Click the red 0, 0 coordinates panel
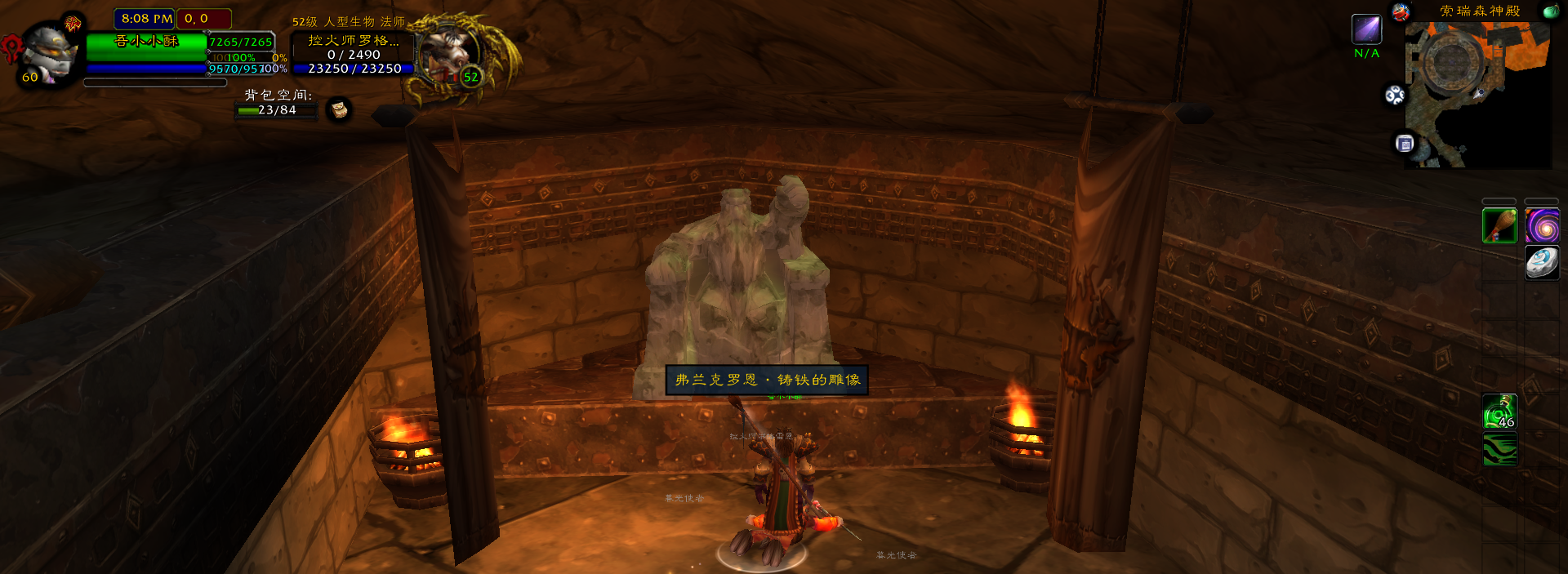The width and height of the screenshot is (1568, 574). tap(203, 18)
